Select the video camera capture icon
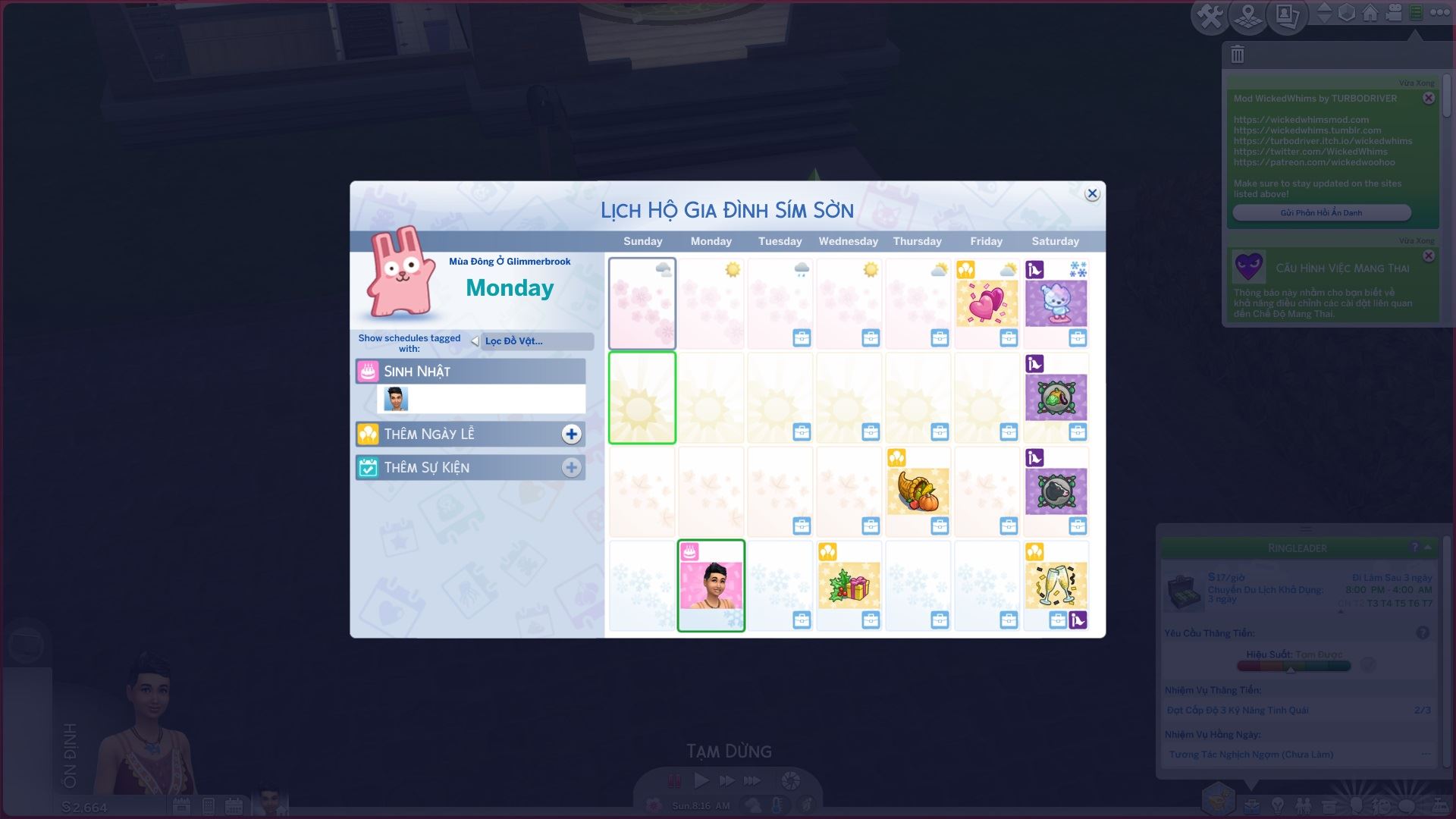1456x819 pixels. pyautogui.click(x=1394, y=13)
